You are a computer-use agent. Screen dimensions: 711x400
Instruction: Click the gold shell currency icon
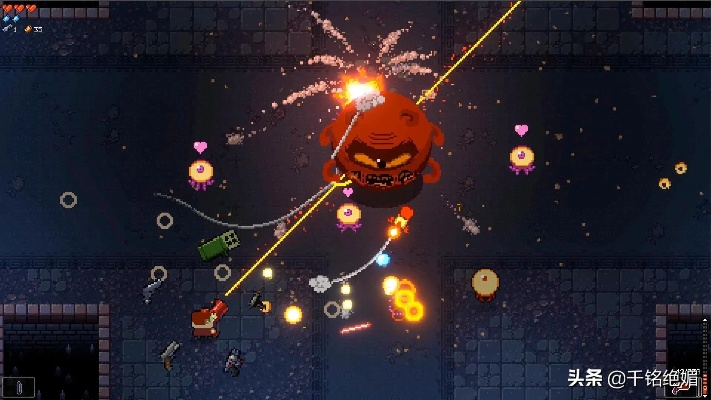point(27,29)
